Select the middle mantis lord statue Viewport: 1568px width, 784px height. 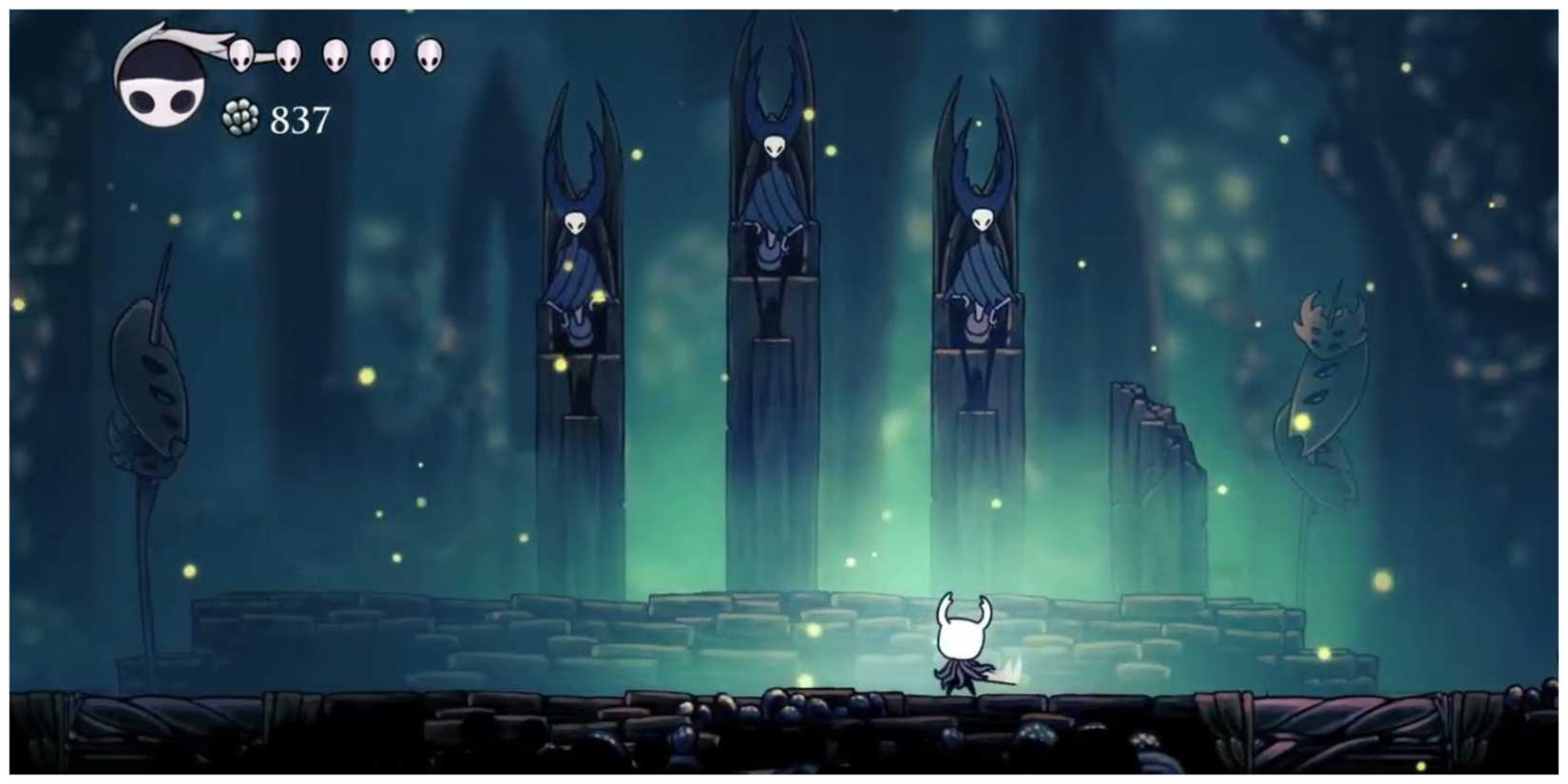[774, 219]
